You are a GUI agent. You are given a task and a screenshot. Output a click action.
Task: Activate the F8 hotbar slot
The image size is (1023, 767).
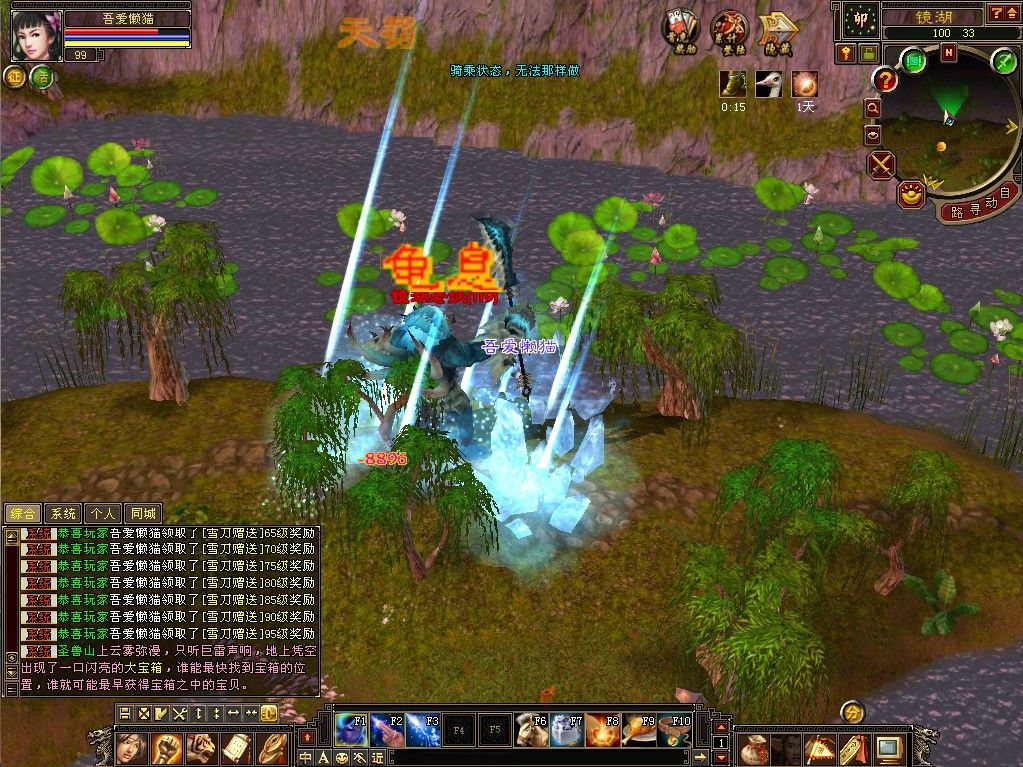(602, 730)
